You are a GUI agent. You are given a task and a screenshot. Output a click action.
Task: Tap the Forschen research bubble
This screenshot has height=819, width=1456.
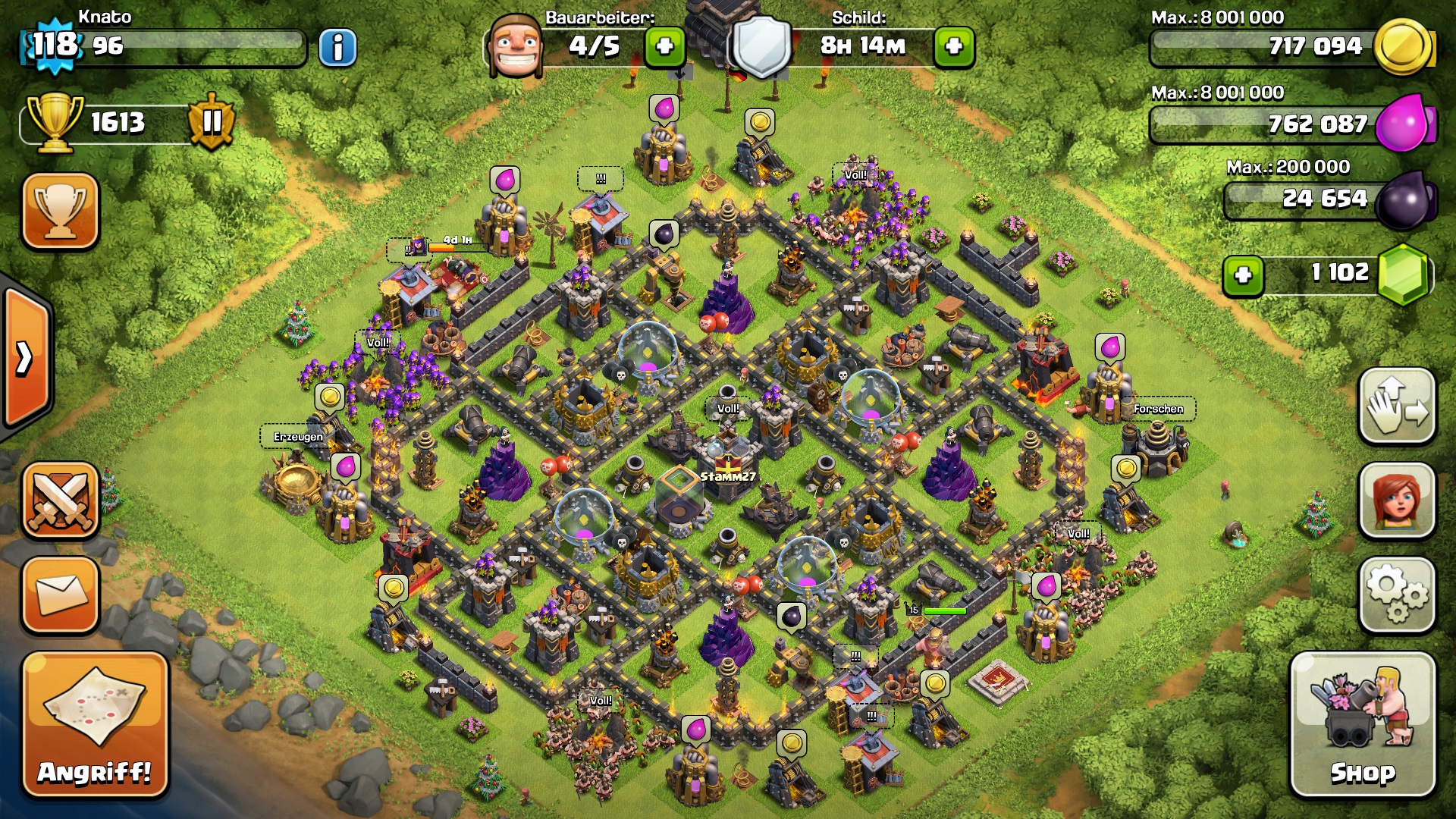1158,409
